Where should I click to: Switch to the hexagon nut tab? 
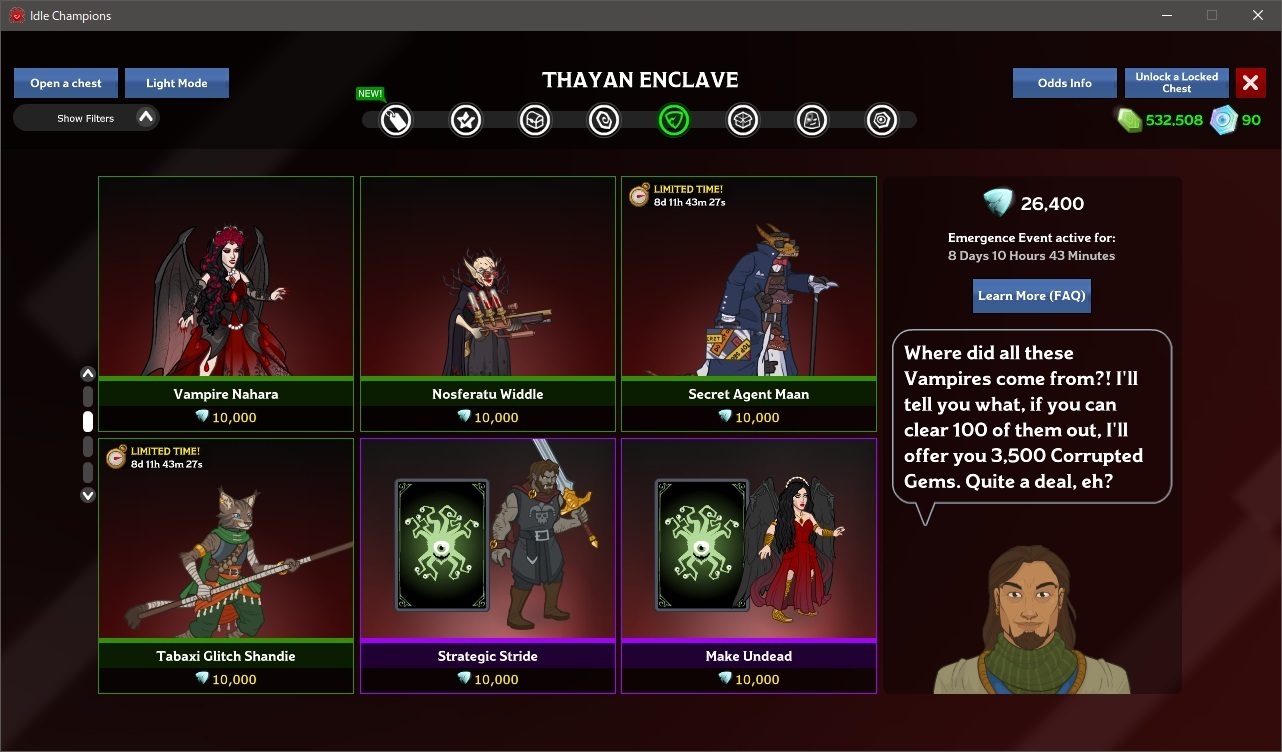(x=881, y=121)
